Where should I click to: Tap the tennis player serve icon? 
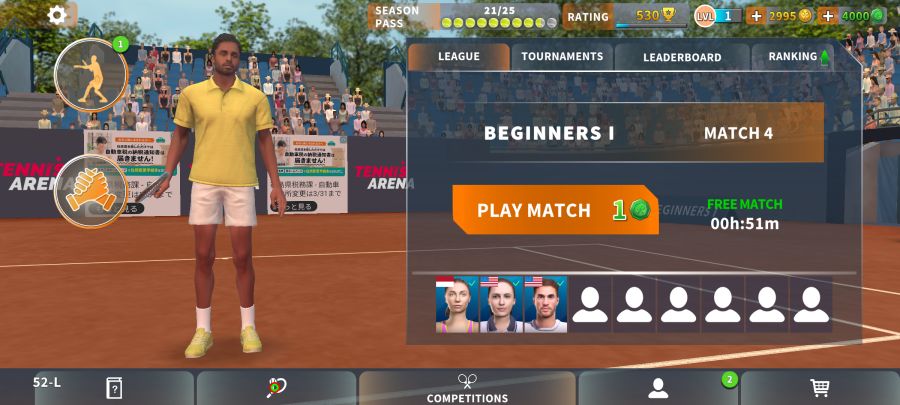90,75
